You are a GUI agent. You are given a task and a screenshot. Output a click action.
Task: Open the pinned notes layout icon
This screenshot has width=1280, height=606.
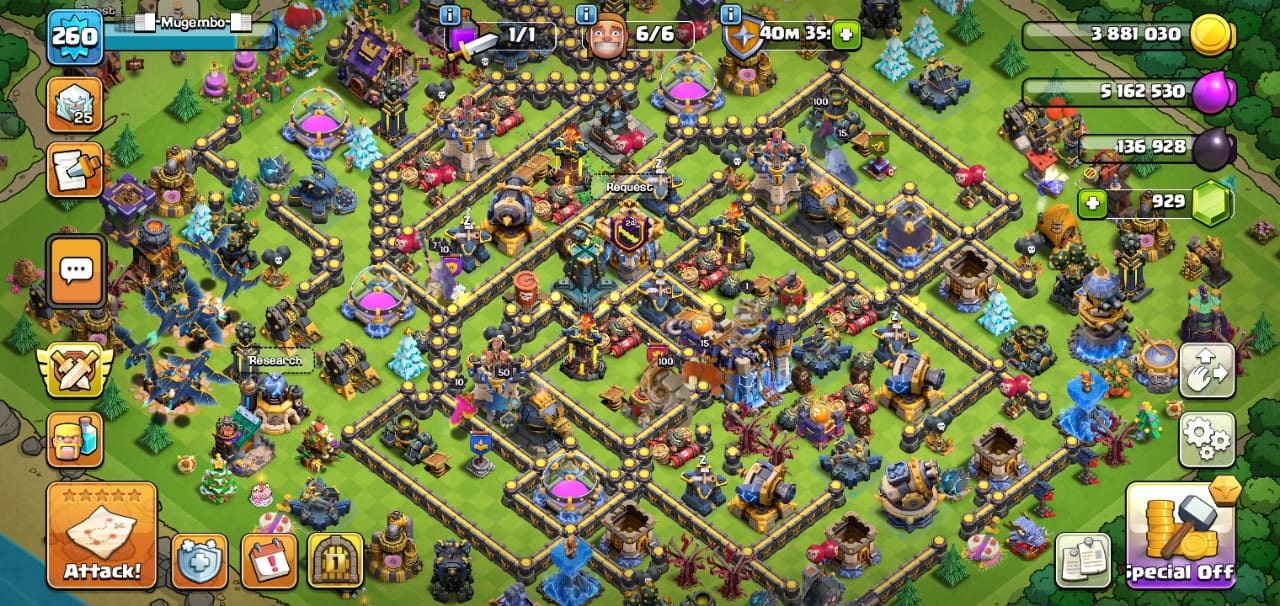pyautogui.click(x=1083, y=561)
